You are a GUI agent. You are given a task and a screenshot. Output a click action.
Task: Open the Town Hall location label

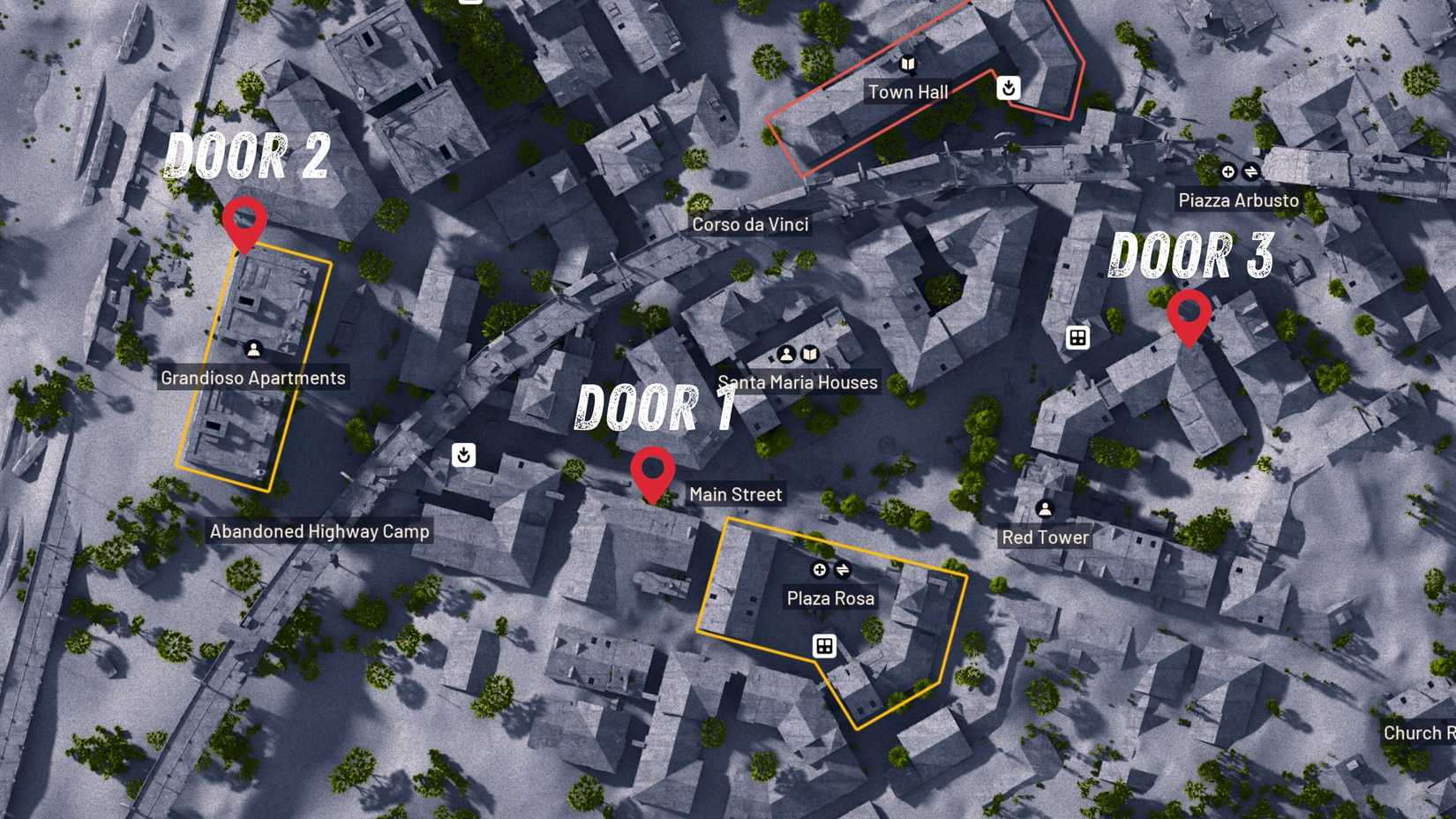909,91
